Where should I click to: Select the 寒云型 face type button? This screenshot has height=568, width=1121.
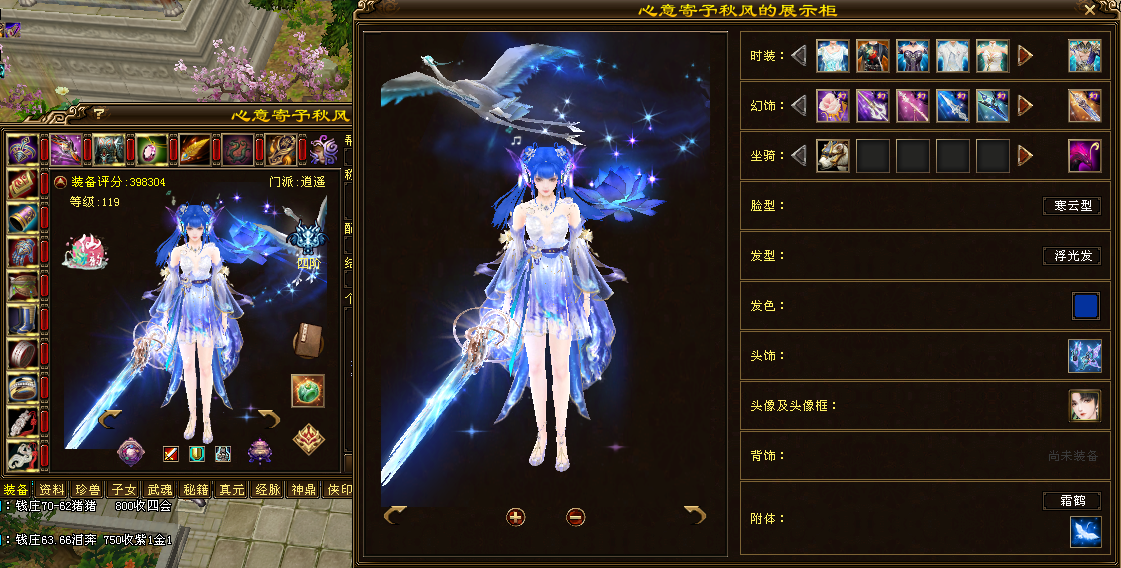[1071, 206]
